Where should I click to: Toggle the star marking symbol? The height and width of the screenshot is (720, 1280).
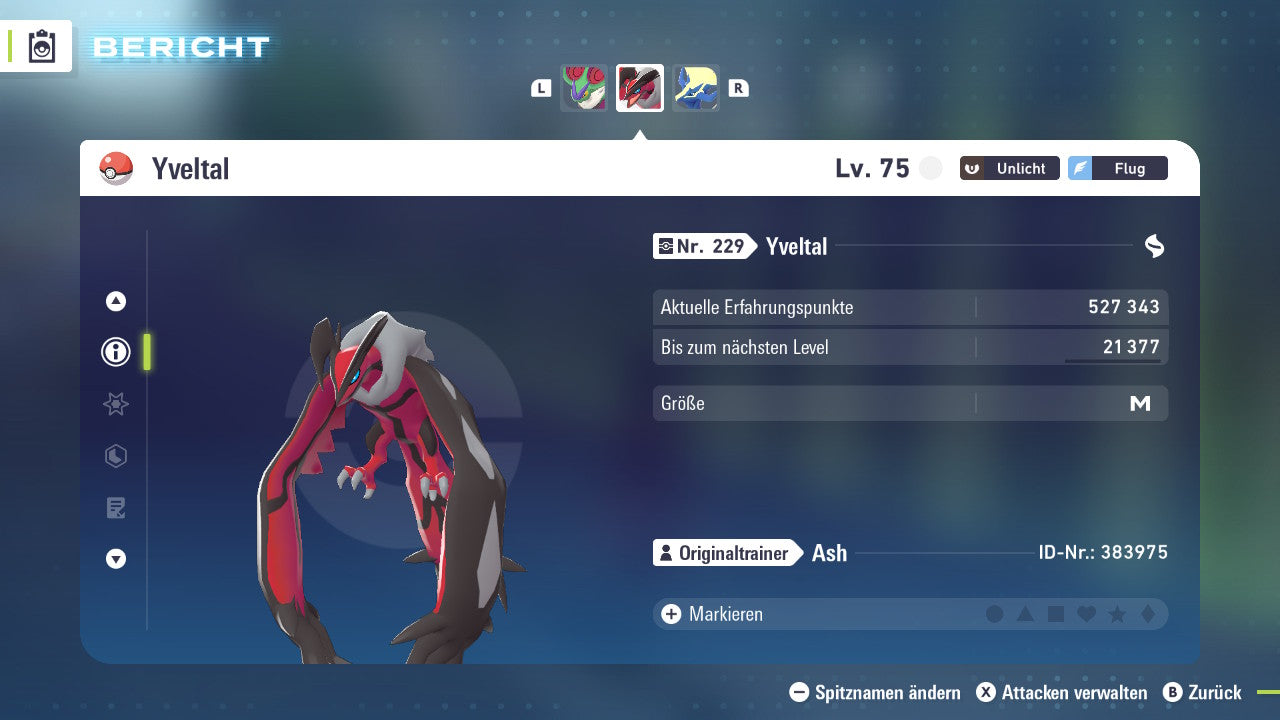click(x=1115, y=613)
